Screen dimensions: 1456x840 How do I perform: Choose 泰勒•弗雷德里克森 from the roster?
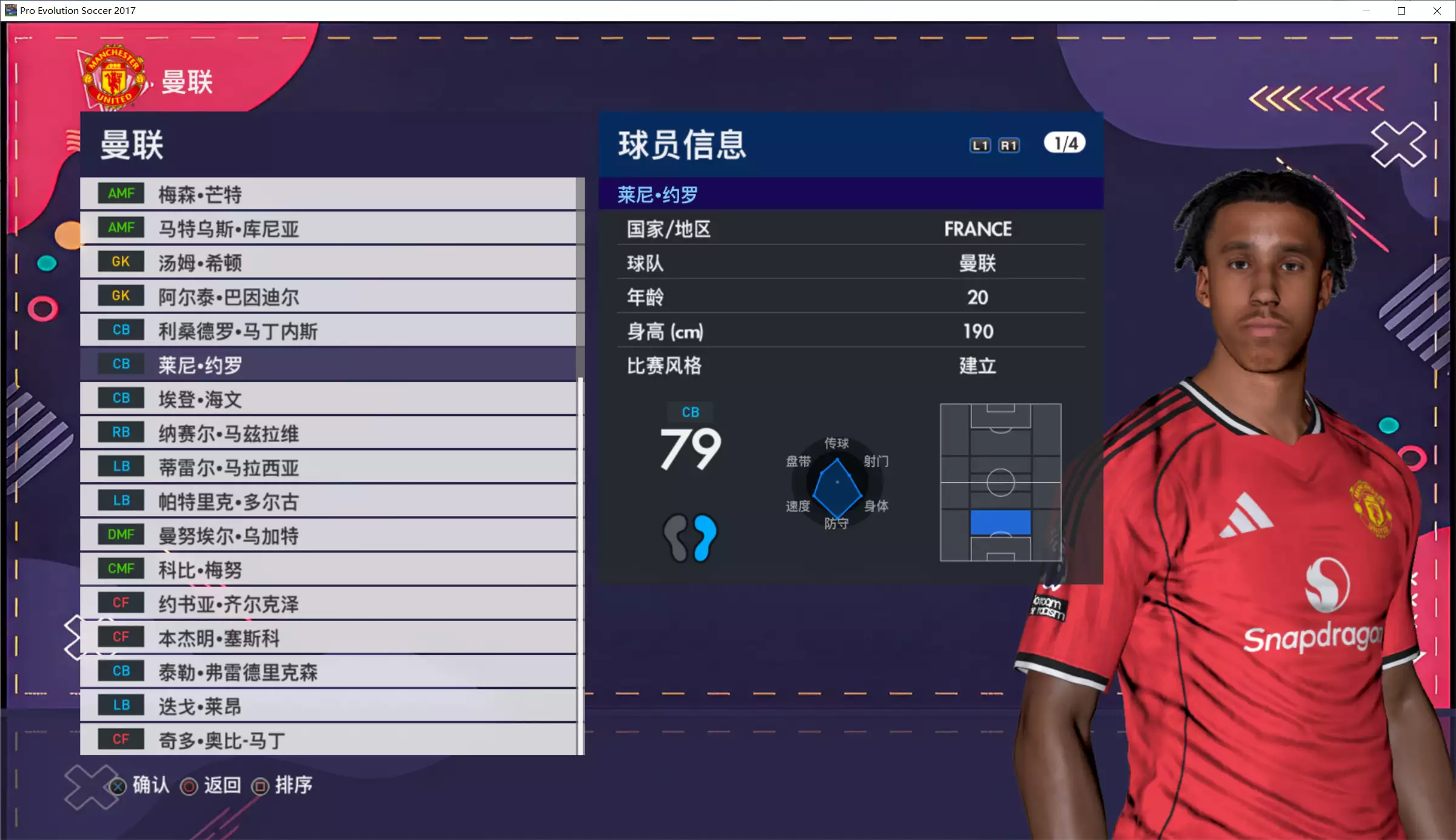click(x=327, y=671)
